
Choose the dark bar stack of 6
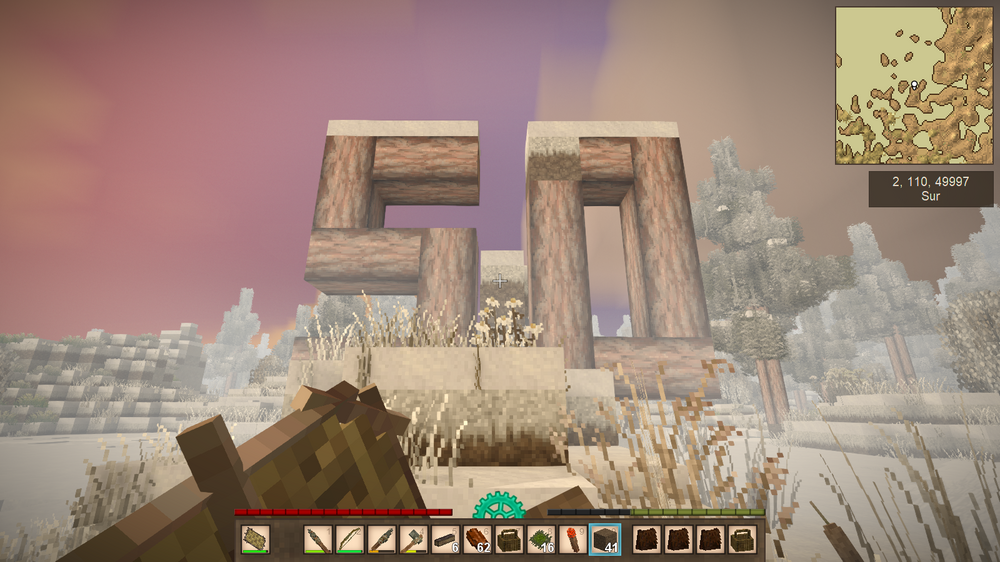click(445, 540)
